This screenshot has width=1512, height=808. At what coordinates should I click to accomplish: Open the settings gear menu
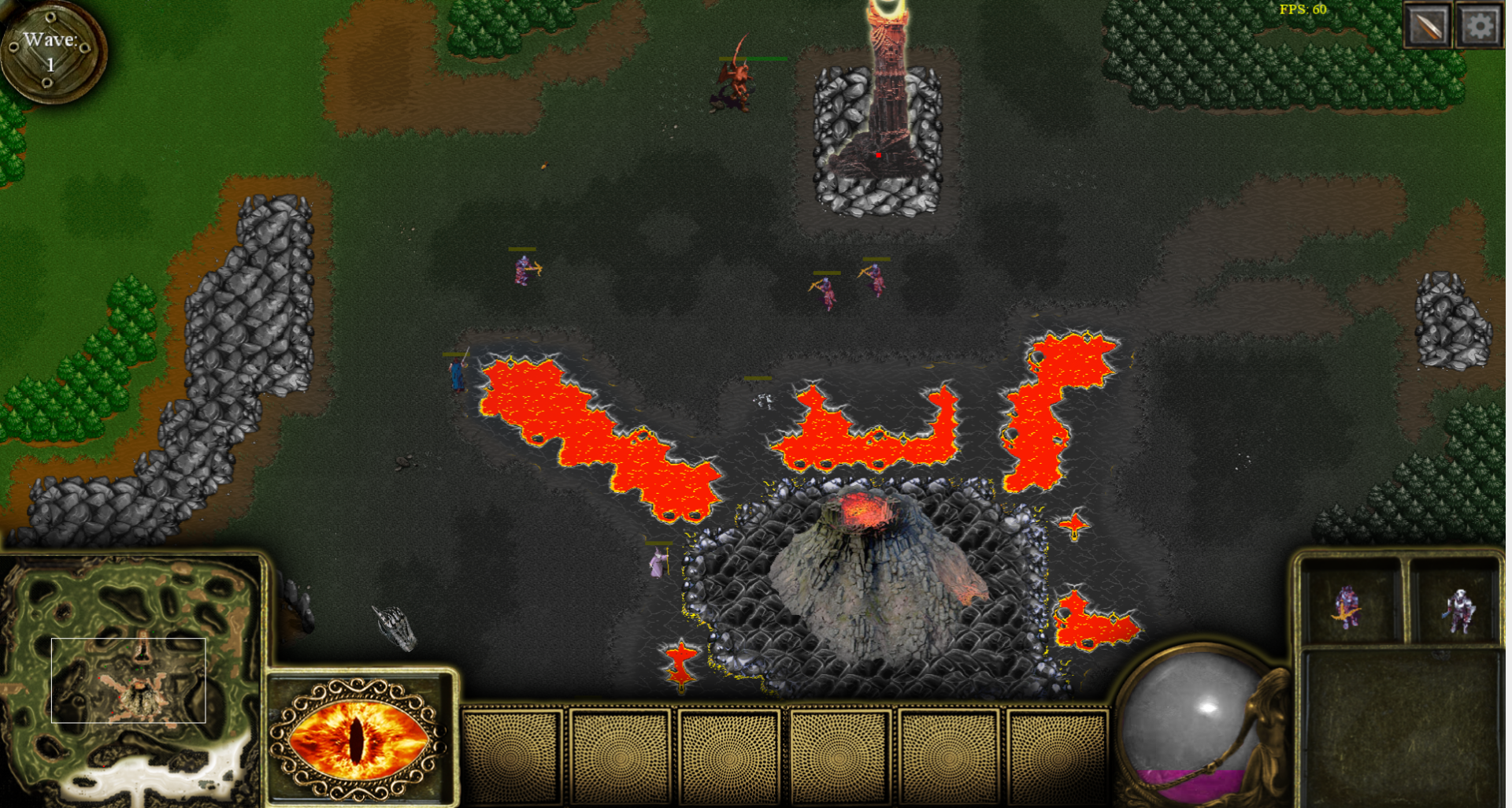pyautogui.click(x=1480, y=26)
